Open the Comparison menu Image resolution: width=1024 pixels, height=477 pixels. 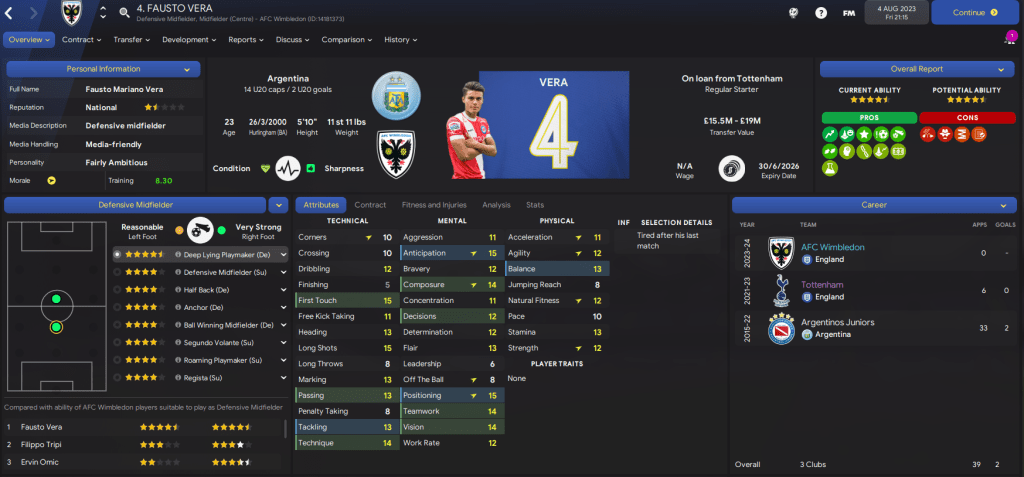click(x=347, y=40)
